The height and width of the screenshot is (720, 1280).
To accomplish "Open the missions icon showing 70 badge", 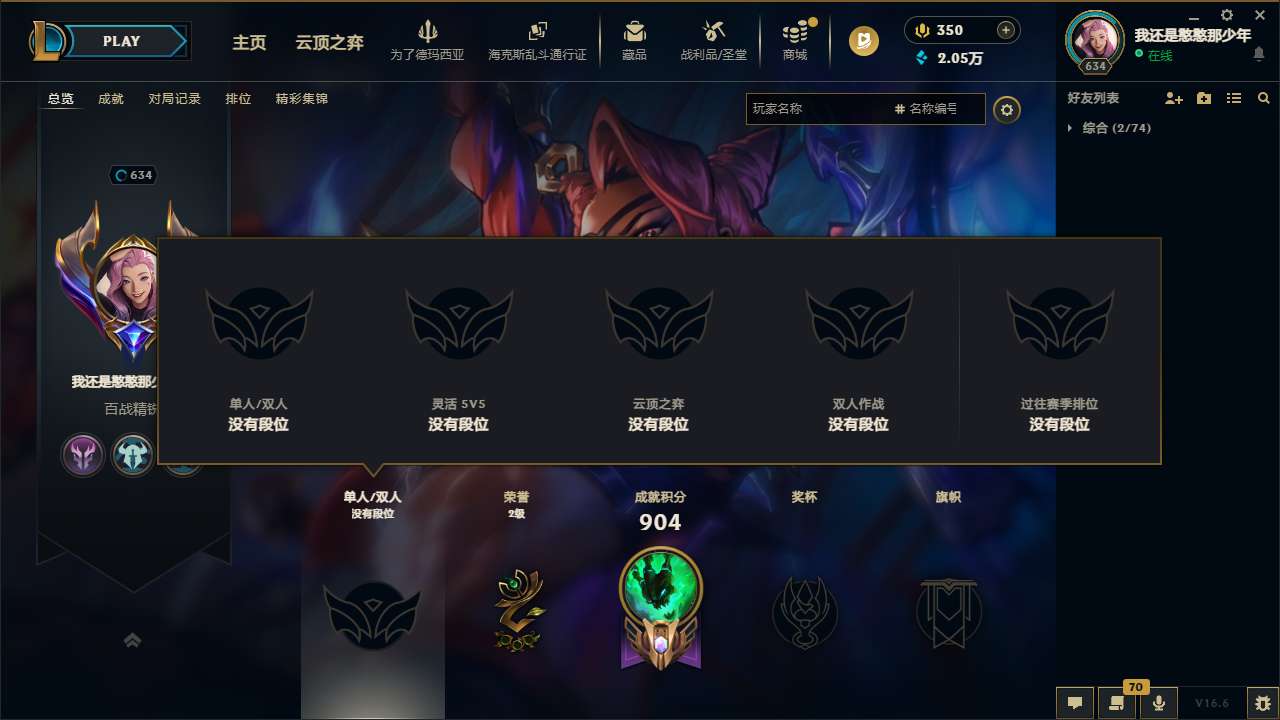I will click(x=1118, y=703).
